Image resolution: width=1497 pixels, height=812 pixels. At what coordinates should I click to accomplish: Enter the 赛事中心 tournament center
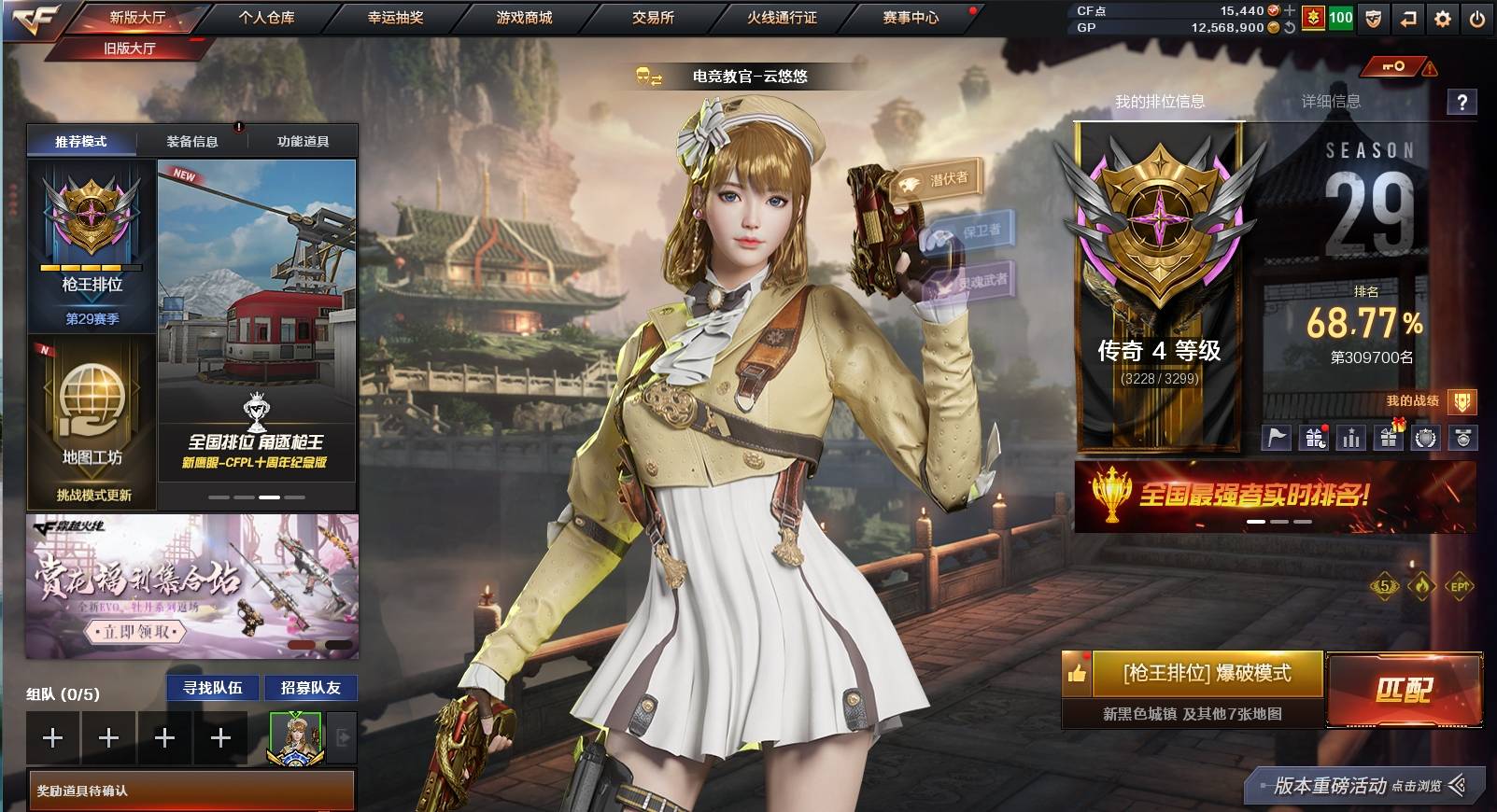(911, 17)
